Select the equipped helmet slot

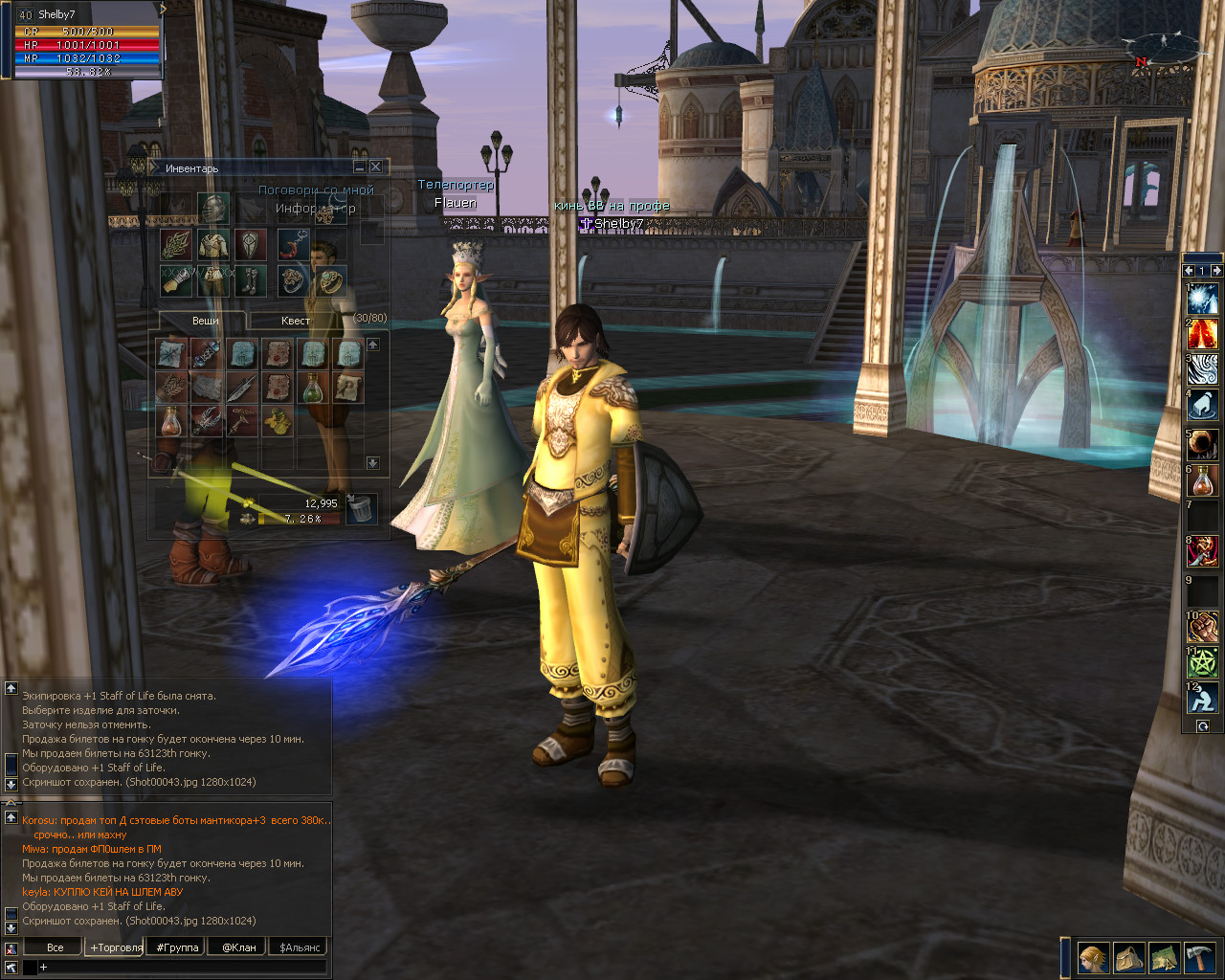click(x=213, y=207)
